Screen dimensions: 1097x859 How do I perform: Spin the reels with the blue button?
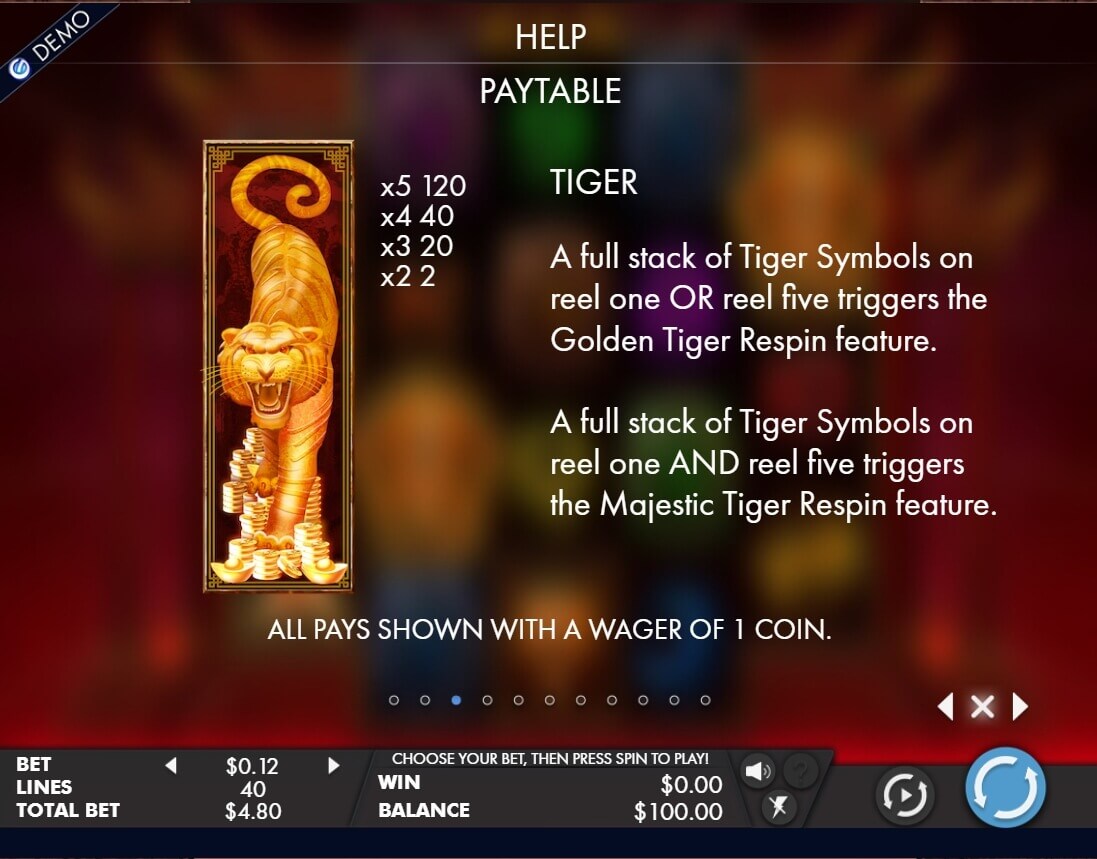point(1005,787)
